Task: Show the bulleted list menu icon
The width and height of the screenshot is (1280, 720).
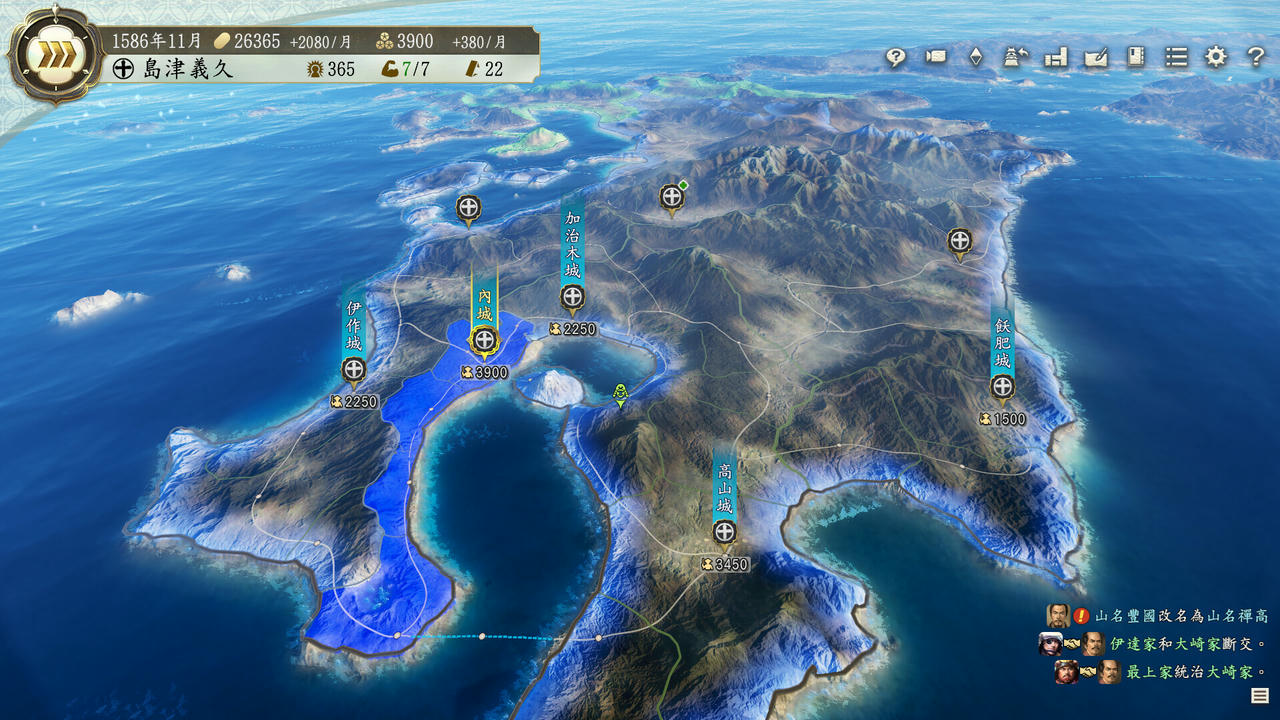Action: tap(1176, 57)
